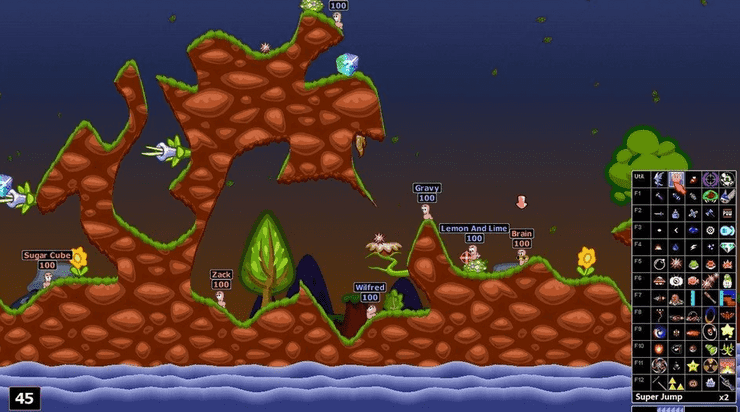The height and width of the screenshot is (412, 740).
Task: Select the highlighted Super Jump utility icon
Action: [676, 178]
